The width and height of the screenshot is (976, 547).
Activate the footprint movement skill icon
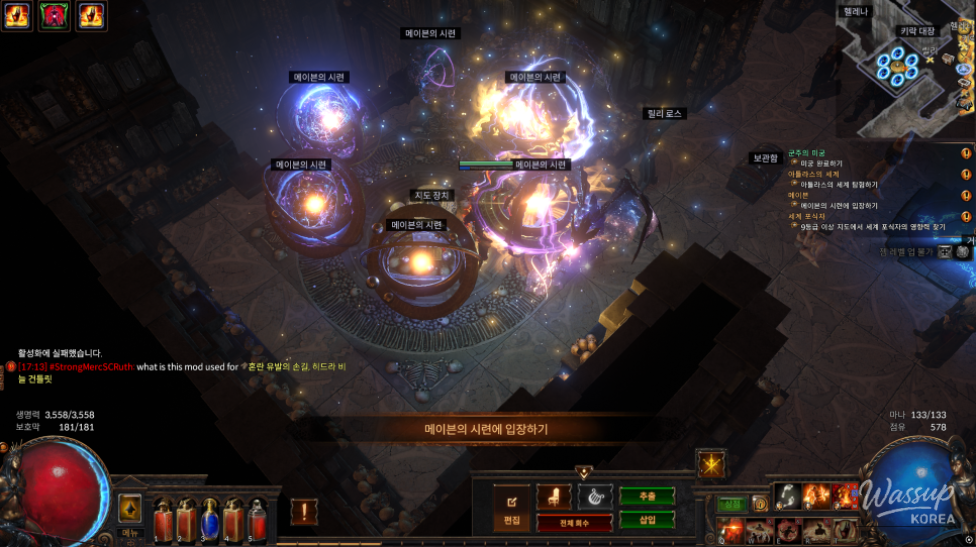click(790, 496)
